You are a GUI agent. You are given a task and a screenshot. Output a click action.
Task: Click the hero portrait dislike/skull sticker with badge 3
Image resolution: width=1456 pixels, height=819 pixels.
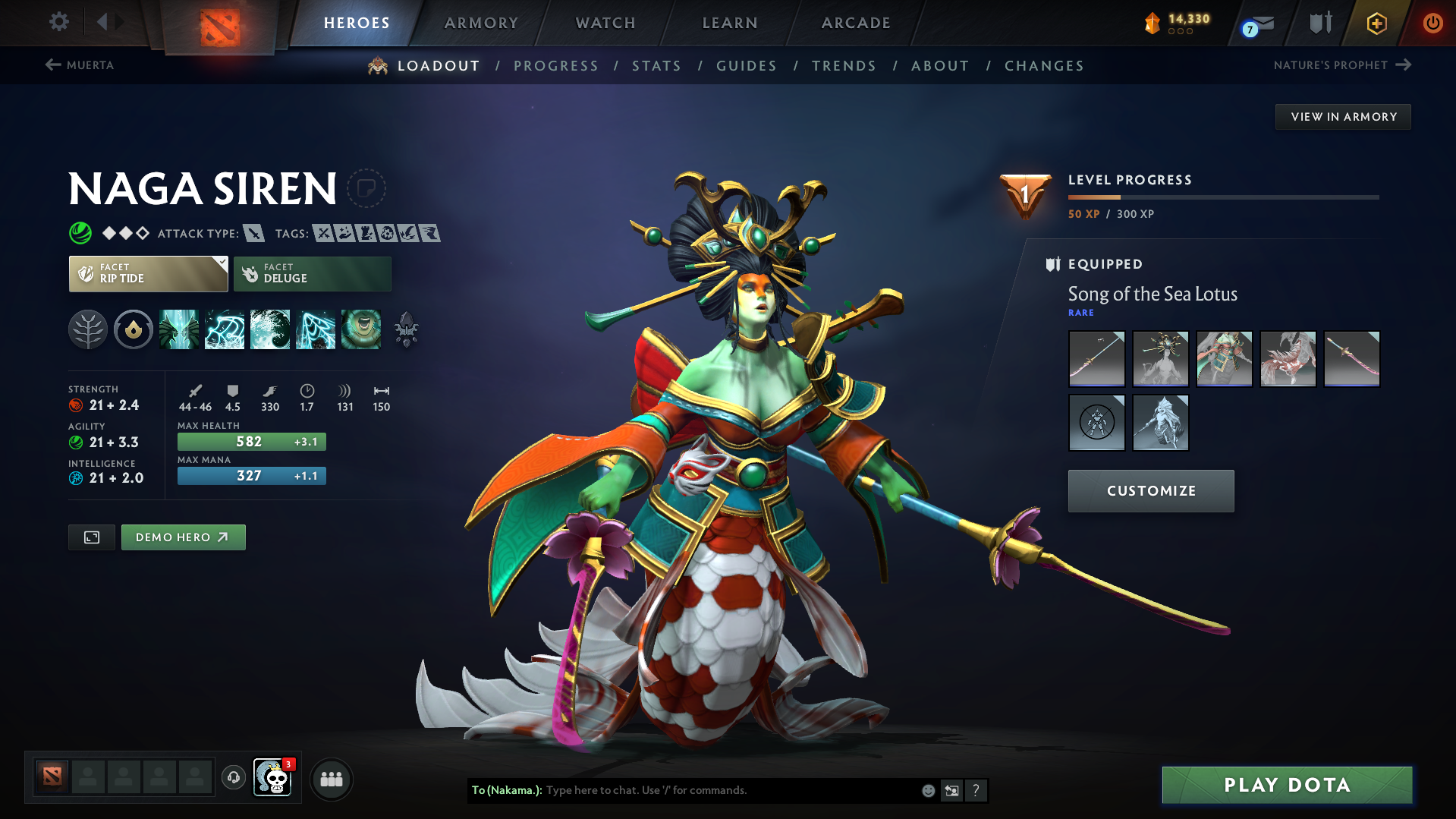[x=274, y=779]
